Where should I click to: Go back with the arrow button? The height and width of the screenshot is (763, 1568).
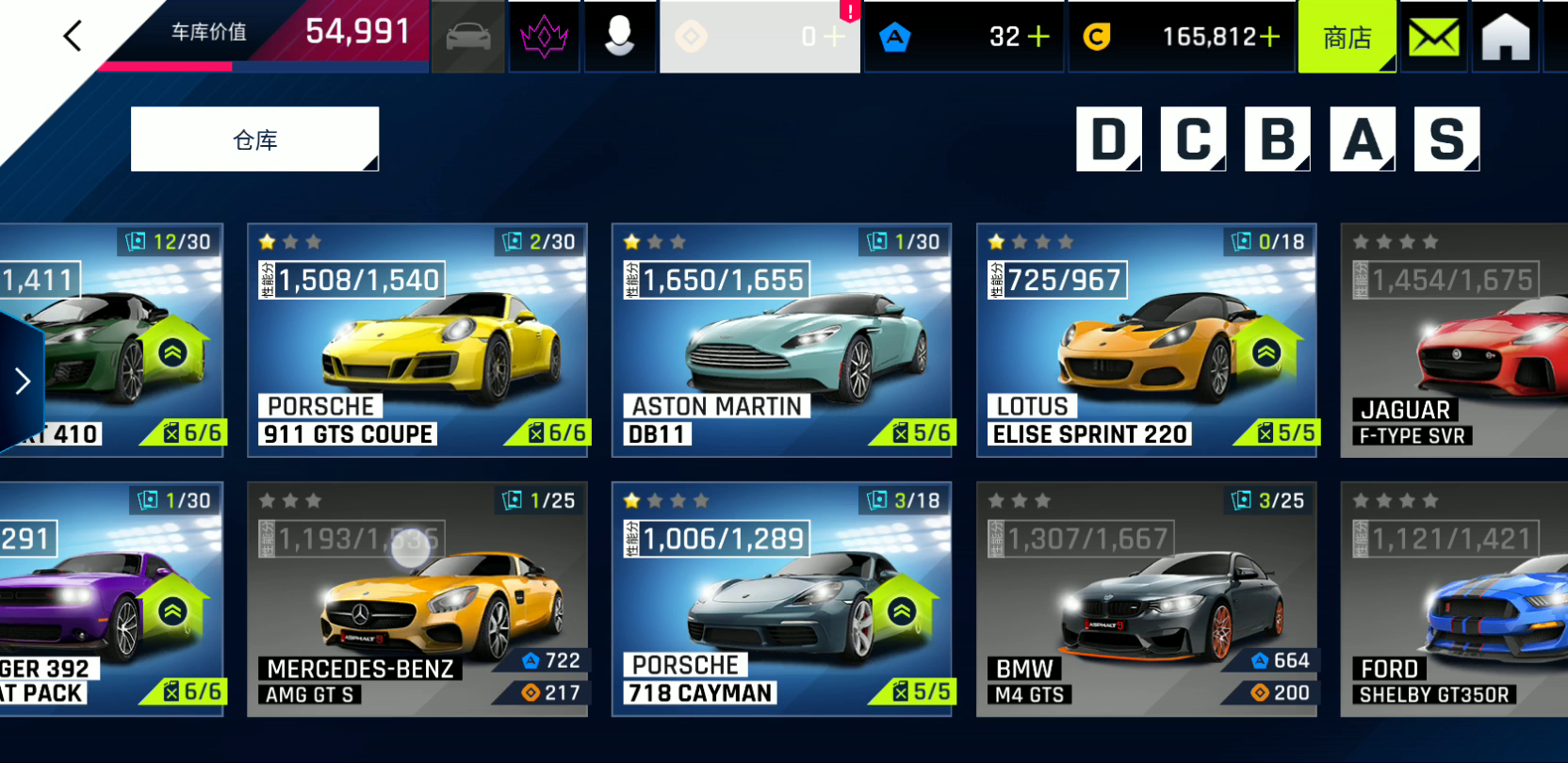(73, 37)
